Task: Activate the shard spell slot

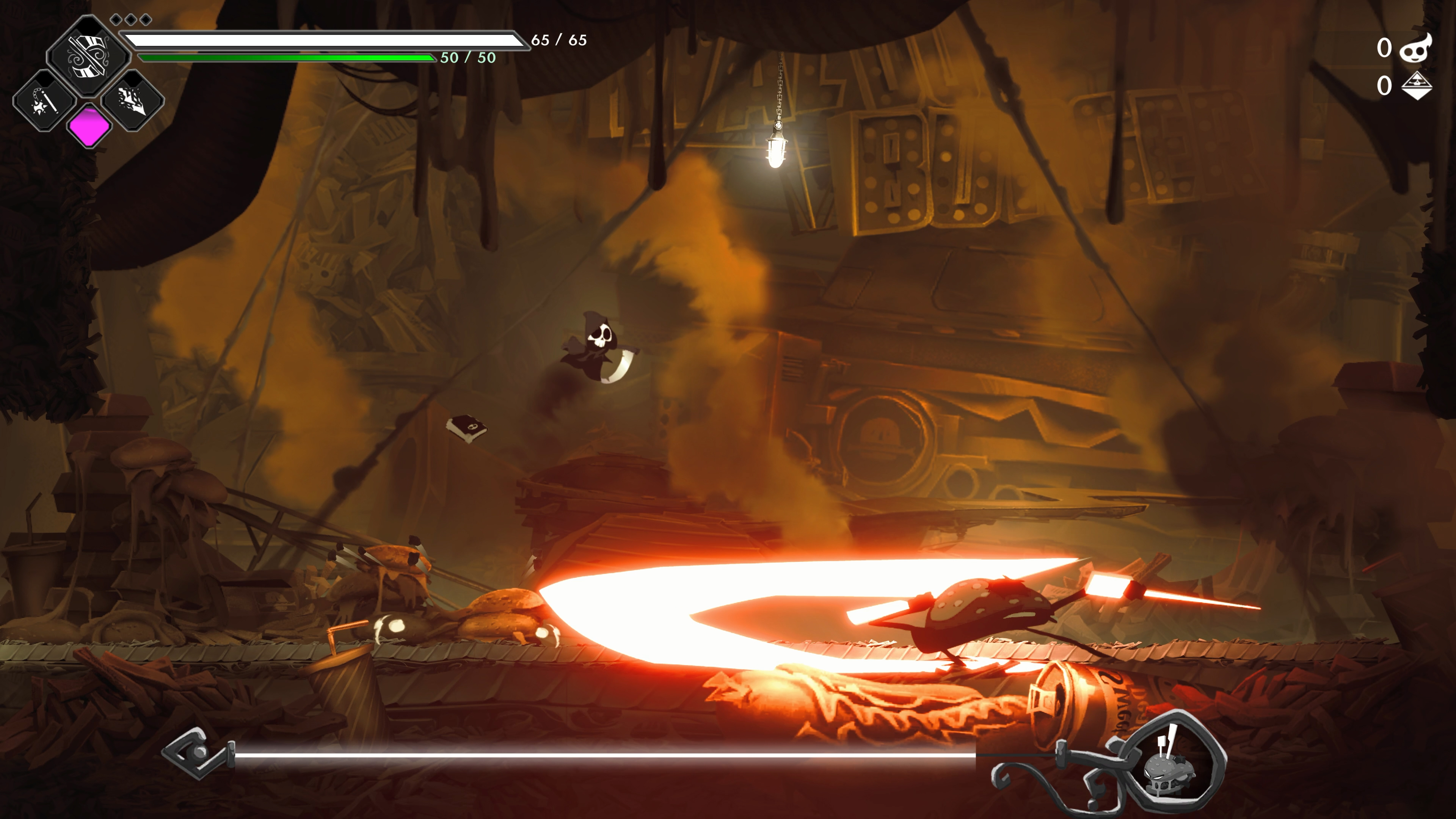Action: point(133,101)
